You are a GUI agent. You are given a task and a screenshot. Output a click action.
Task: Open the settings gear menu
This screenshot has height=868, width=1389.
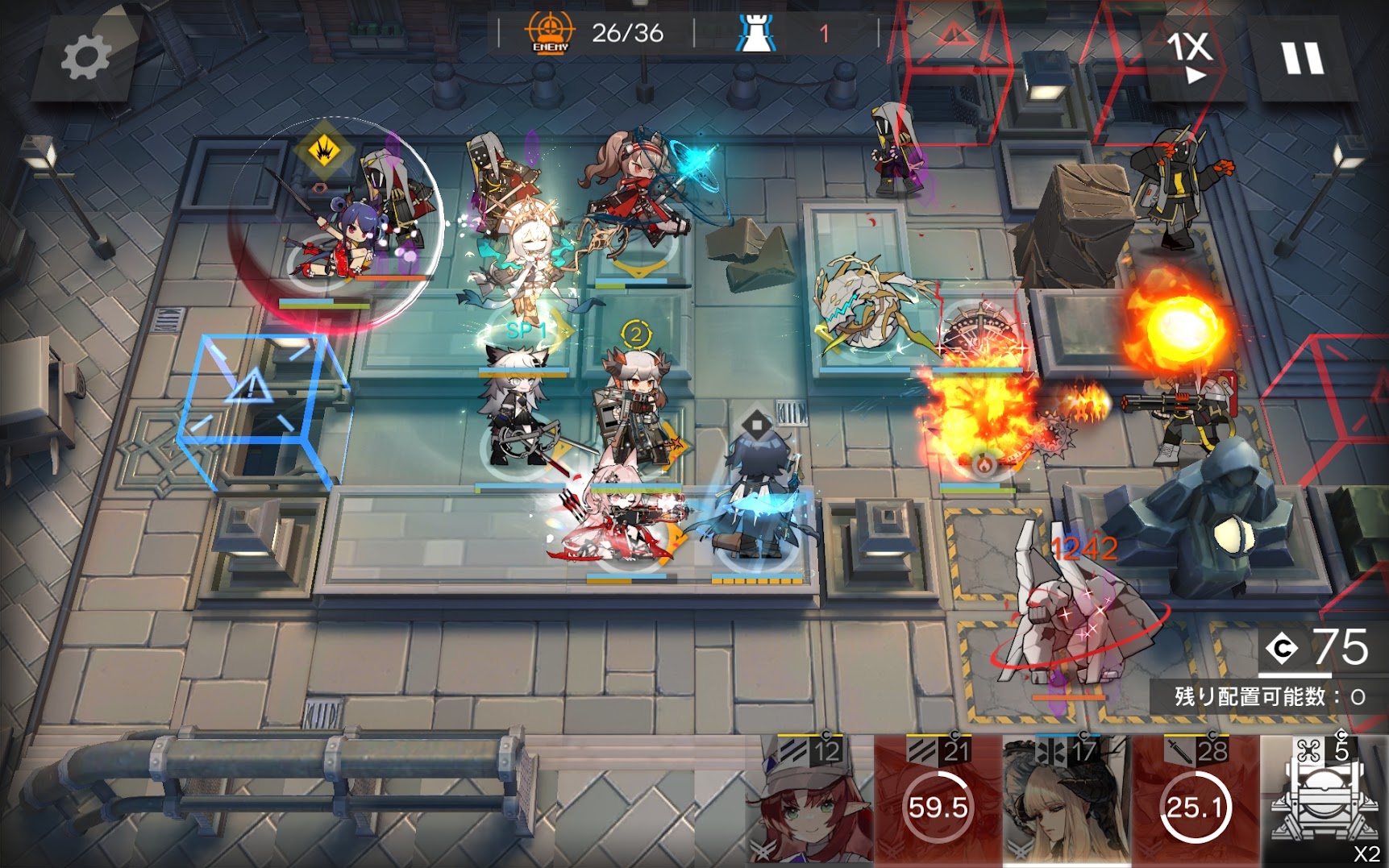[85, 57]
